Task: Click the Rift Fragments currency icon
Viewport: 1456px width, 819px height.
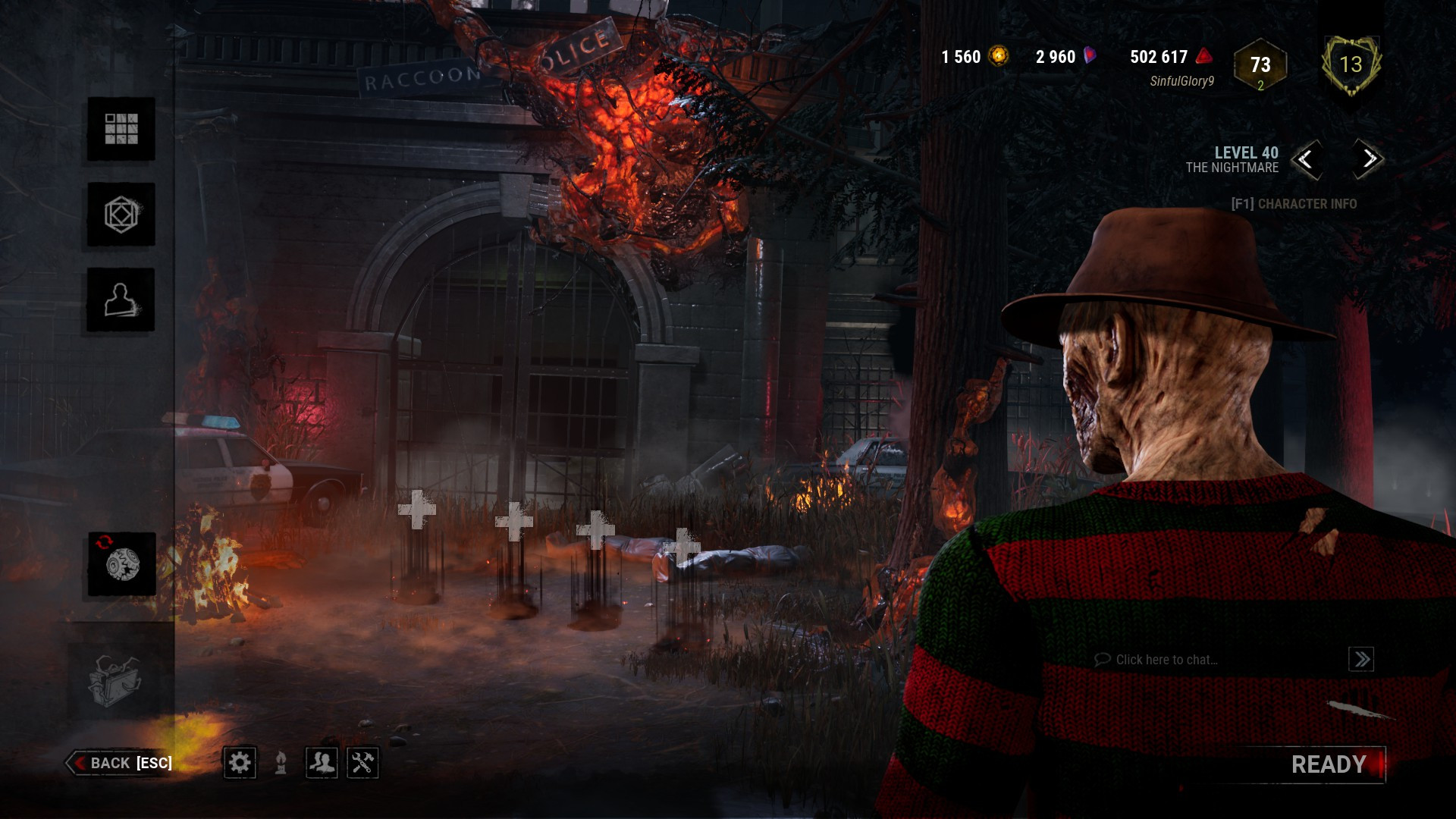Action: click(x=1090, y=56)
